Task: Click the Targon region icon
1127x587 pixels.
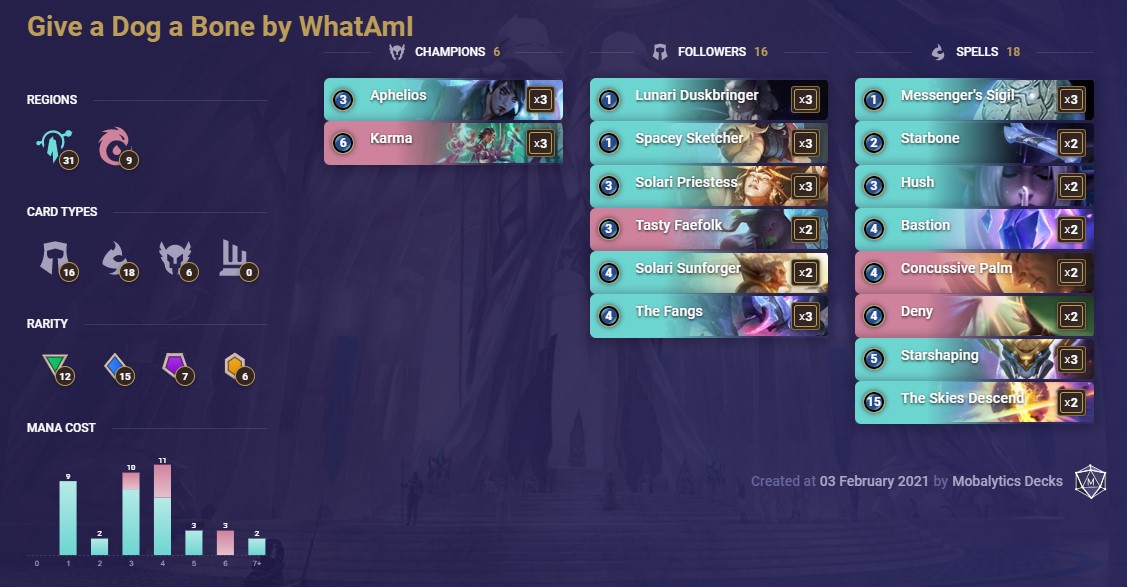Action: [x=48, y=147]
